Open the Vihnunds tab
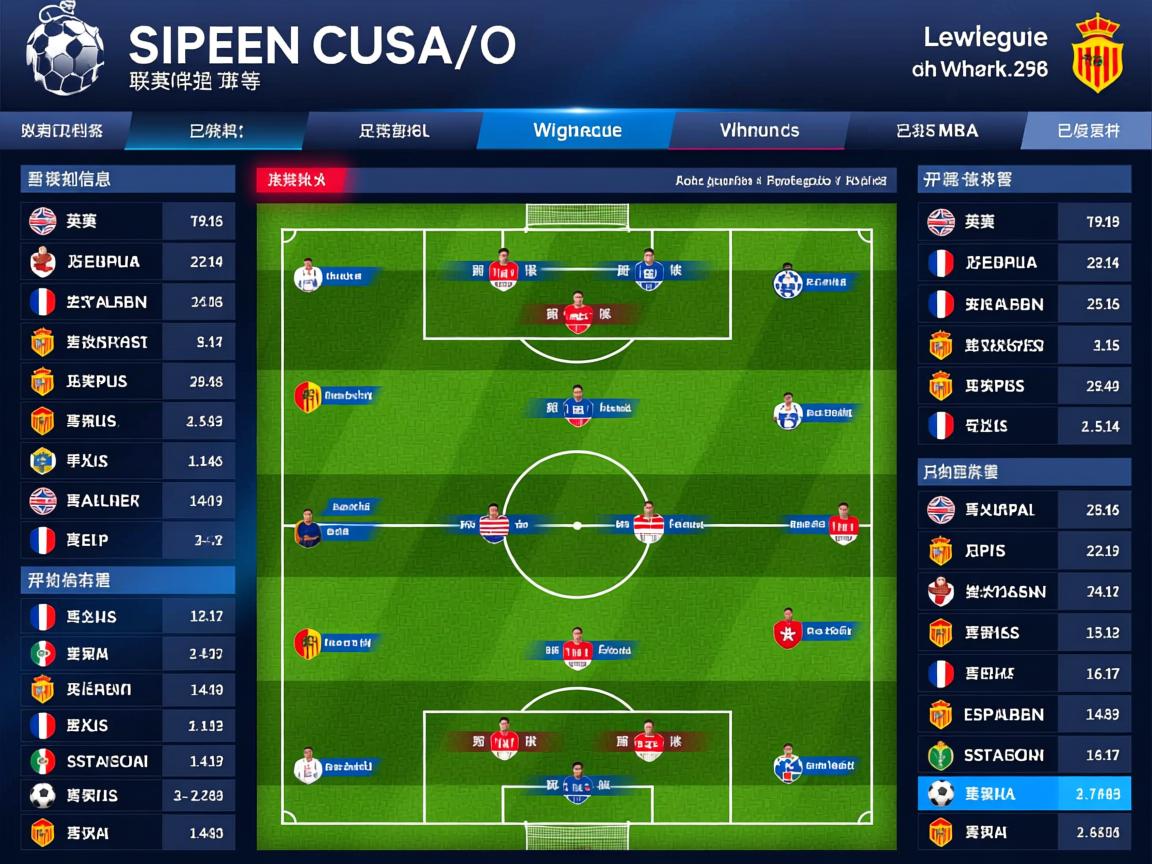The image size is (1152, 864). point(759,130)
